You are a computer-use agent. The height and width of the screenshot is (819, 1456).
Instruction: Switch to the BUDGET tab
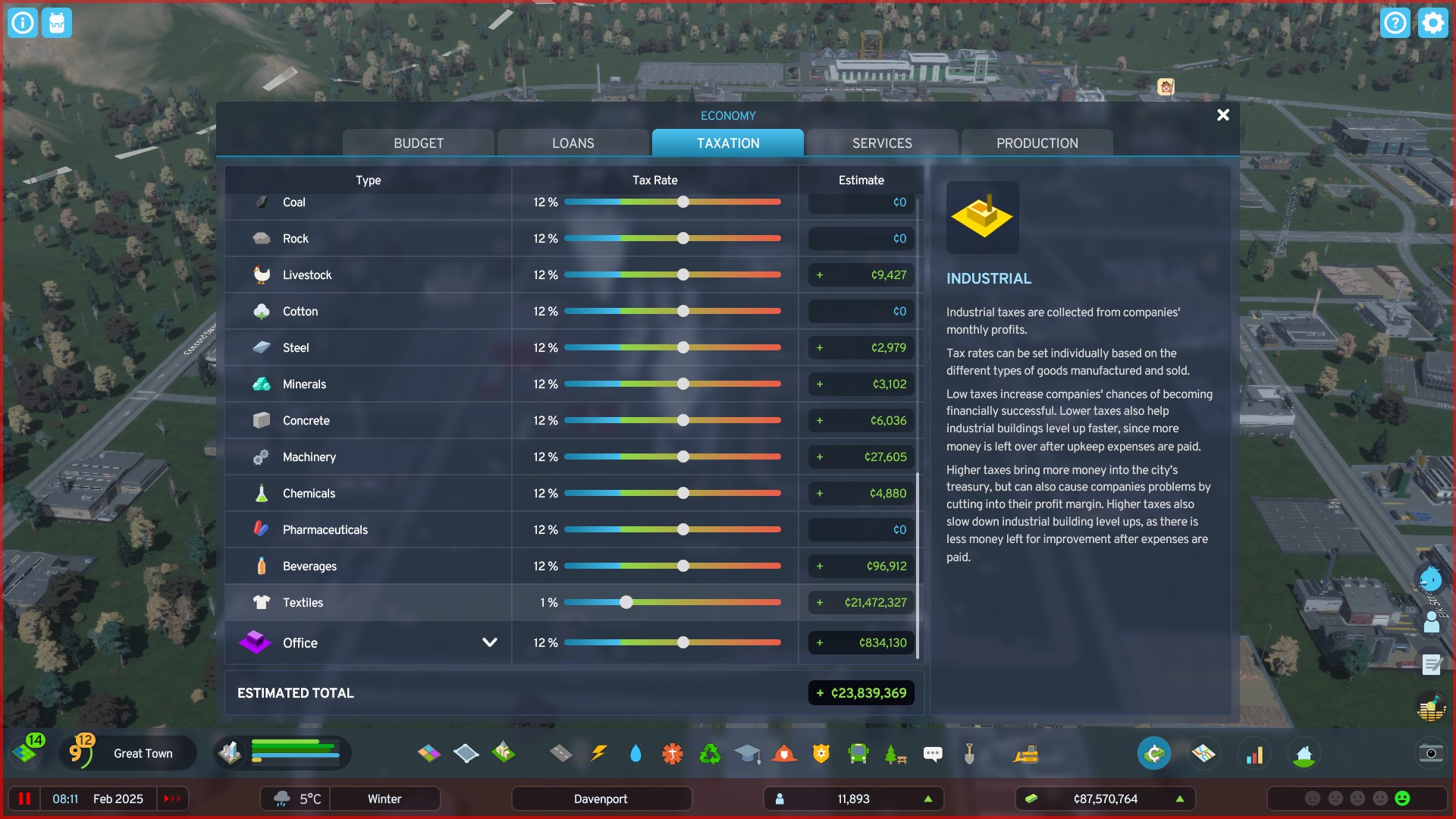point(418,143)
